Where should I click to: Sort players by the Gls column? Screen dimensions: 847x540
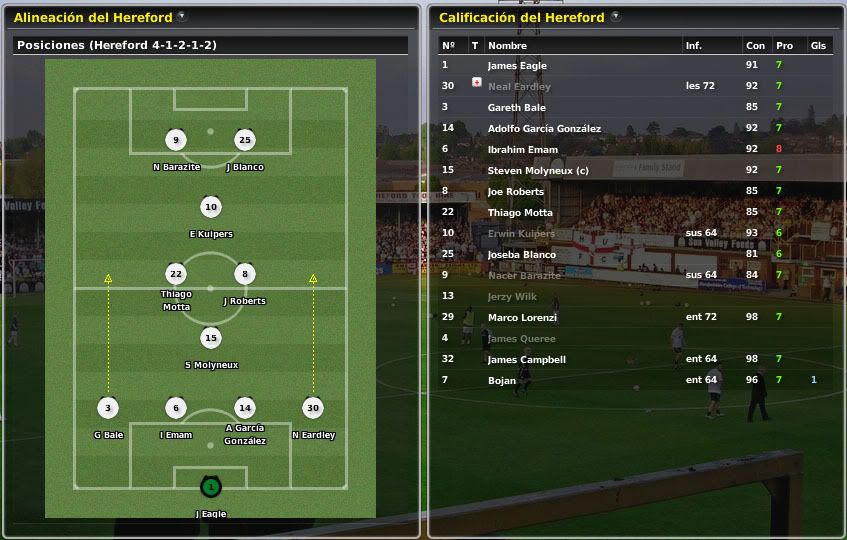pyautogui.click(x=818, y=46)
